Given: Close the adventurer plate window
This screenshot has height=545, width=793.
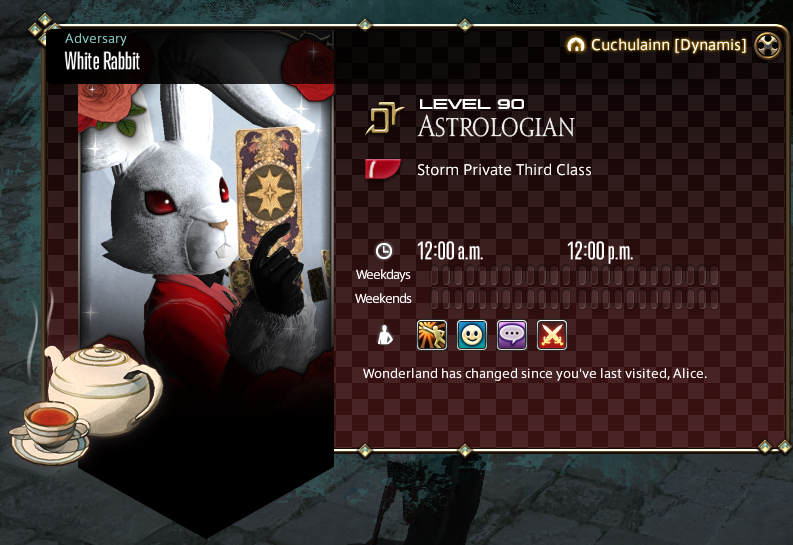Looking at the screenshot, I should [767, 44].
